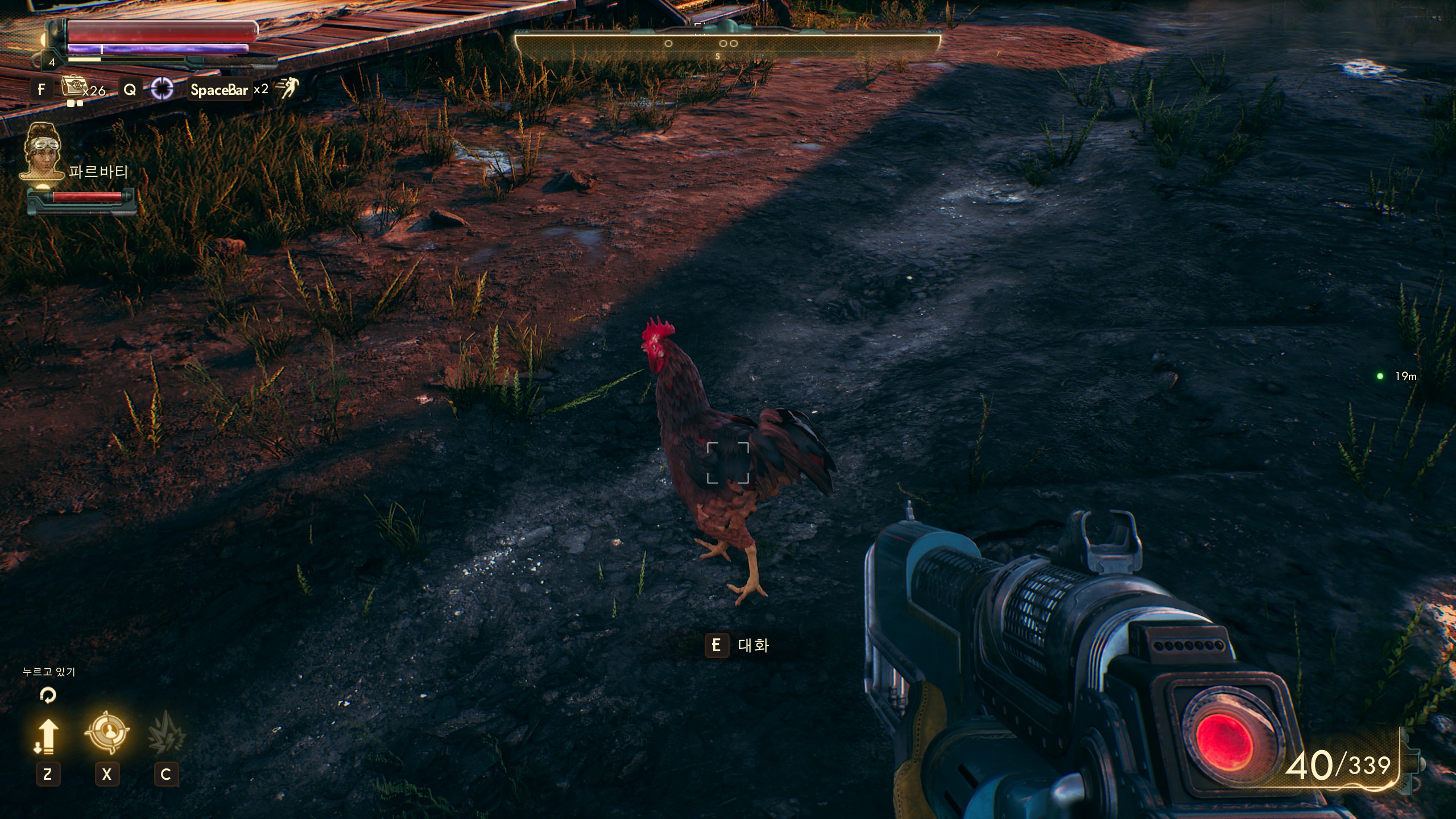This screenshot has width=1456, height=819.
Task: Click the dodge running figure icon
Action: [287, 89]
